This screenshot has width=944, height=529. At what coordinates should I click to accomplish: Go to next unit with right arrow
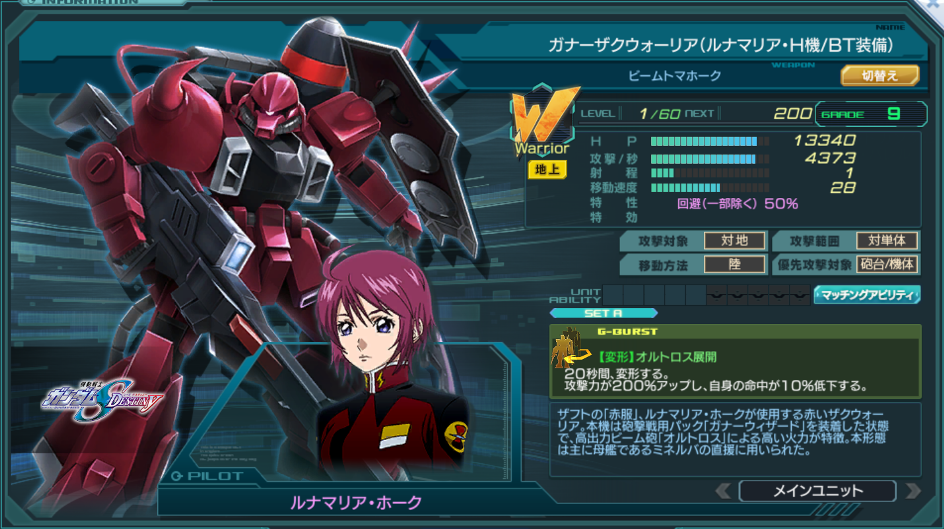[x=911, y=491]
